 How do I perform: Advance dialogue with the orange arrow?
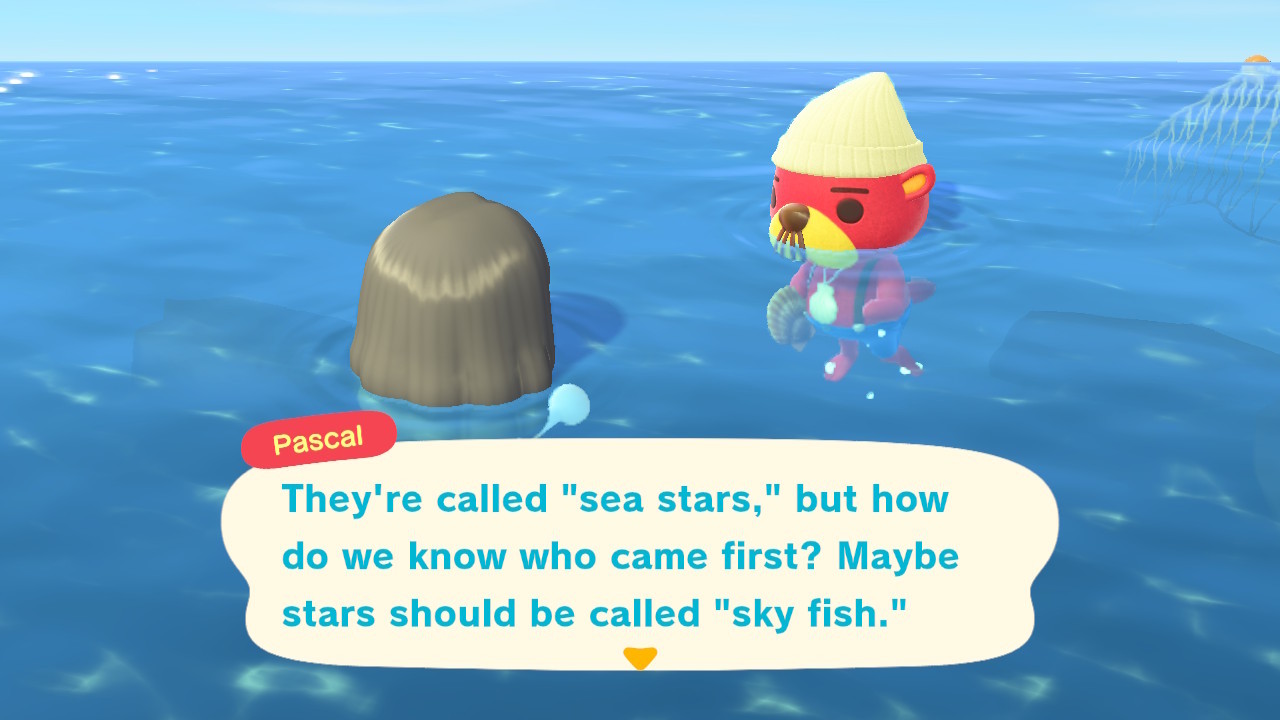[640, 658]
